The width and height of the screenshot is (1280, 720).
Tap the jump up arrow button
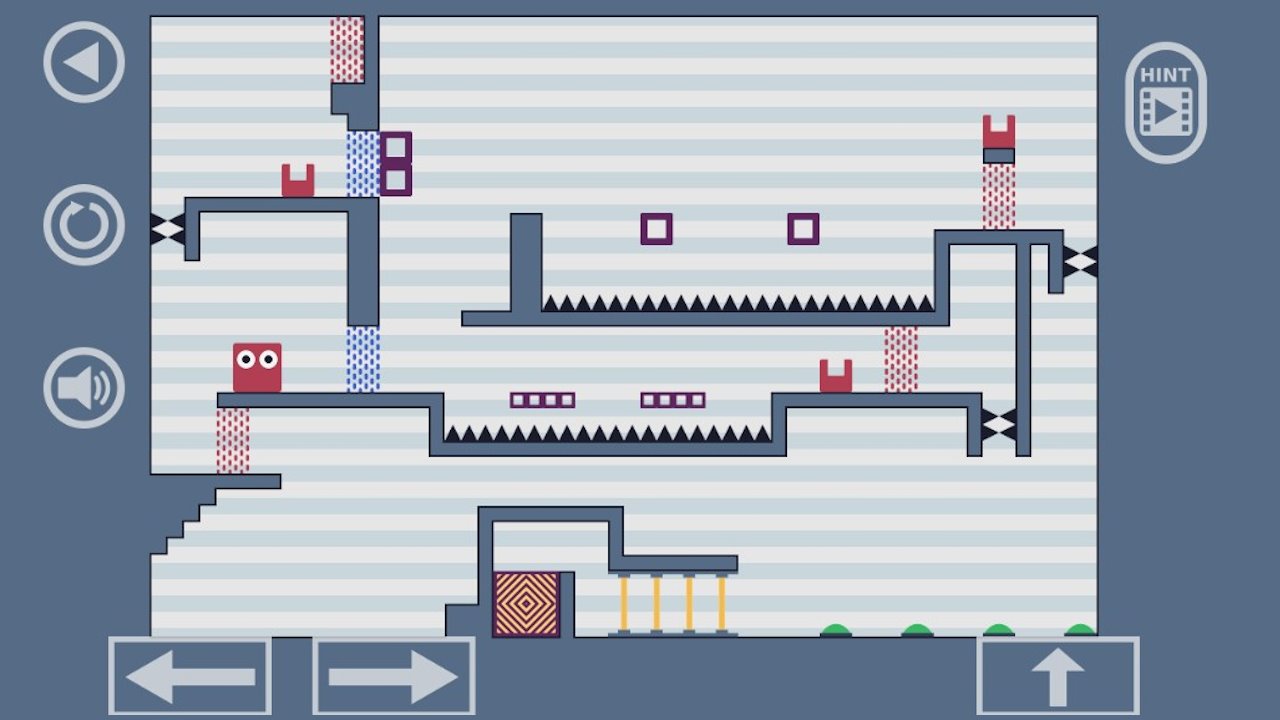(x=1058, y=676)
